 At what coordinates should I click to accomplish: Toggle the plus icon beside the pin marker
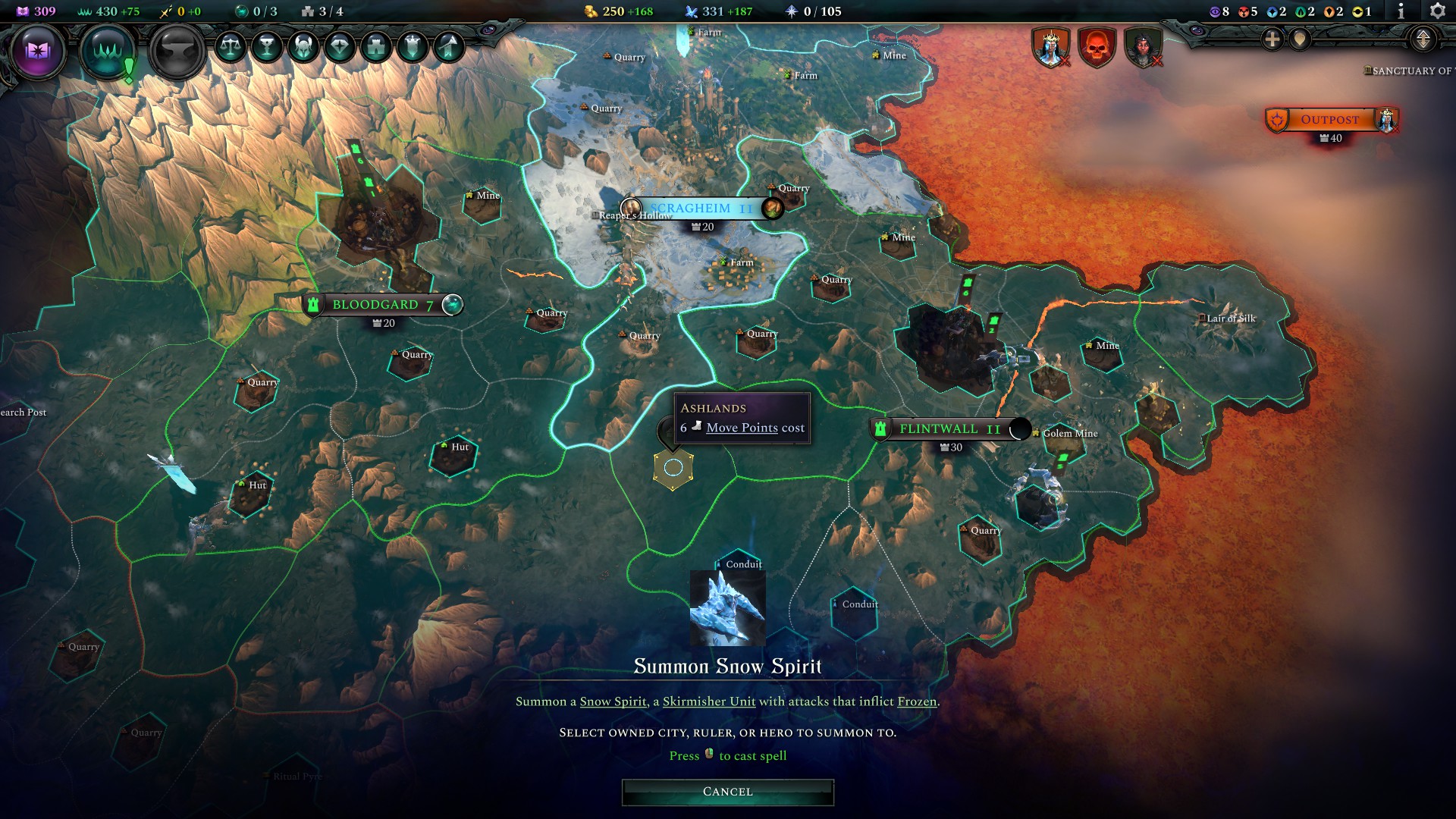1272,39
